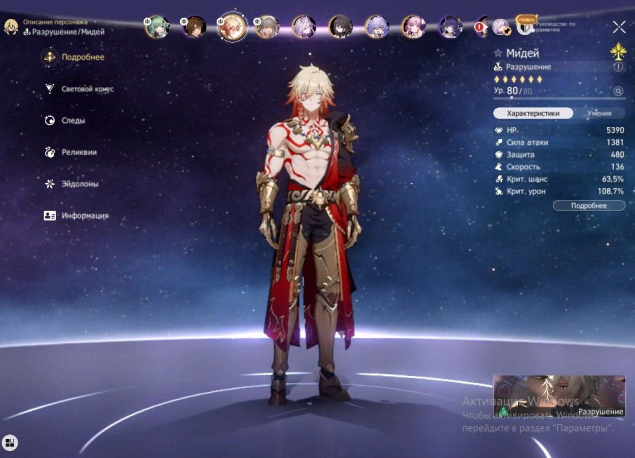The width and height of the screenshot is (635, 458).
Task: Pick the blue-haired character portrait
Action: (x=376, y=26)
